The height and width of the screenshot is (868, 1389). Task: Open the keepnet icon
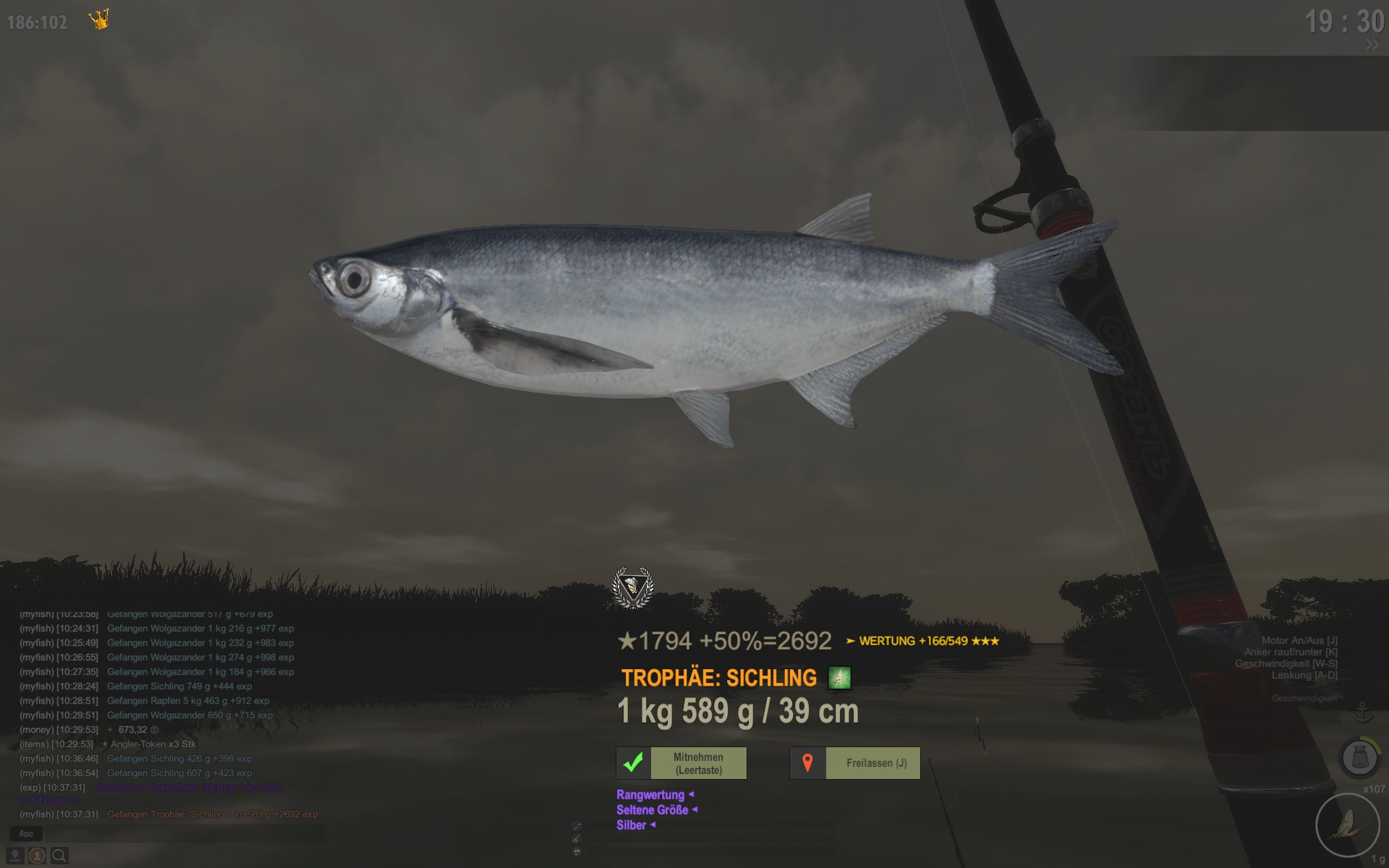click(x=1359, y=758)
